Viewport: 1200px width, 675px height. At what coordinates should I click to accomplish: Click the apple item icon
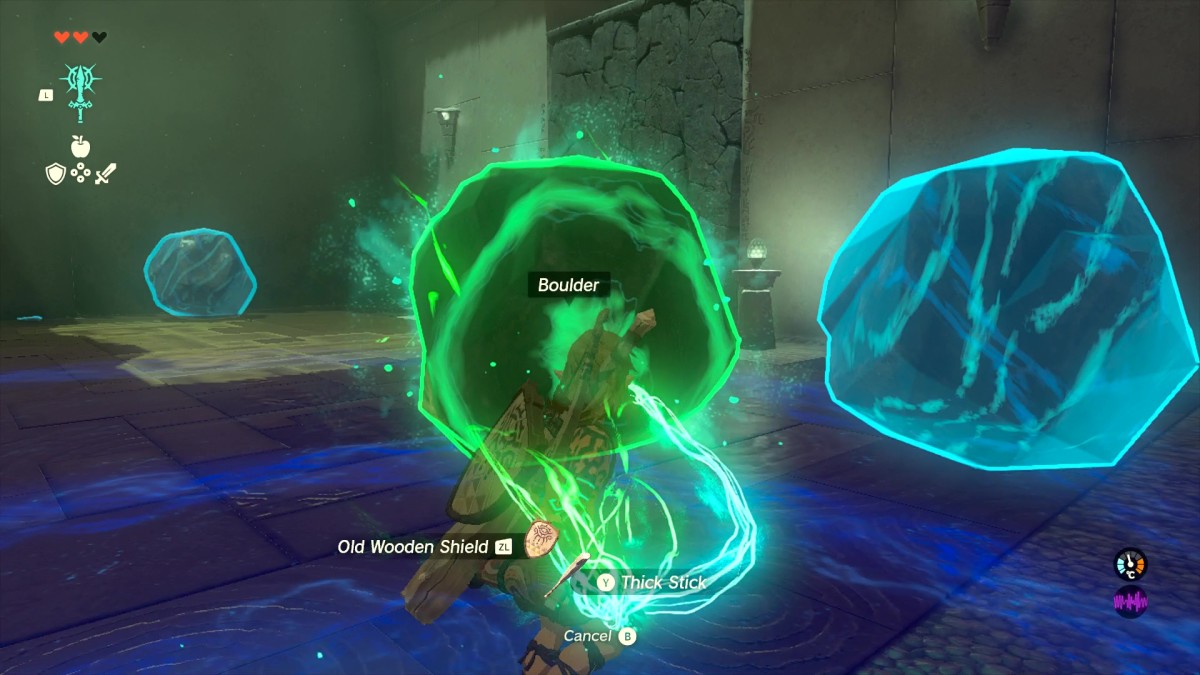point(80,147)
